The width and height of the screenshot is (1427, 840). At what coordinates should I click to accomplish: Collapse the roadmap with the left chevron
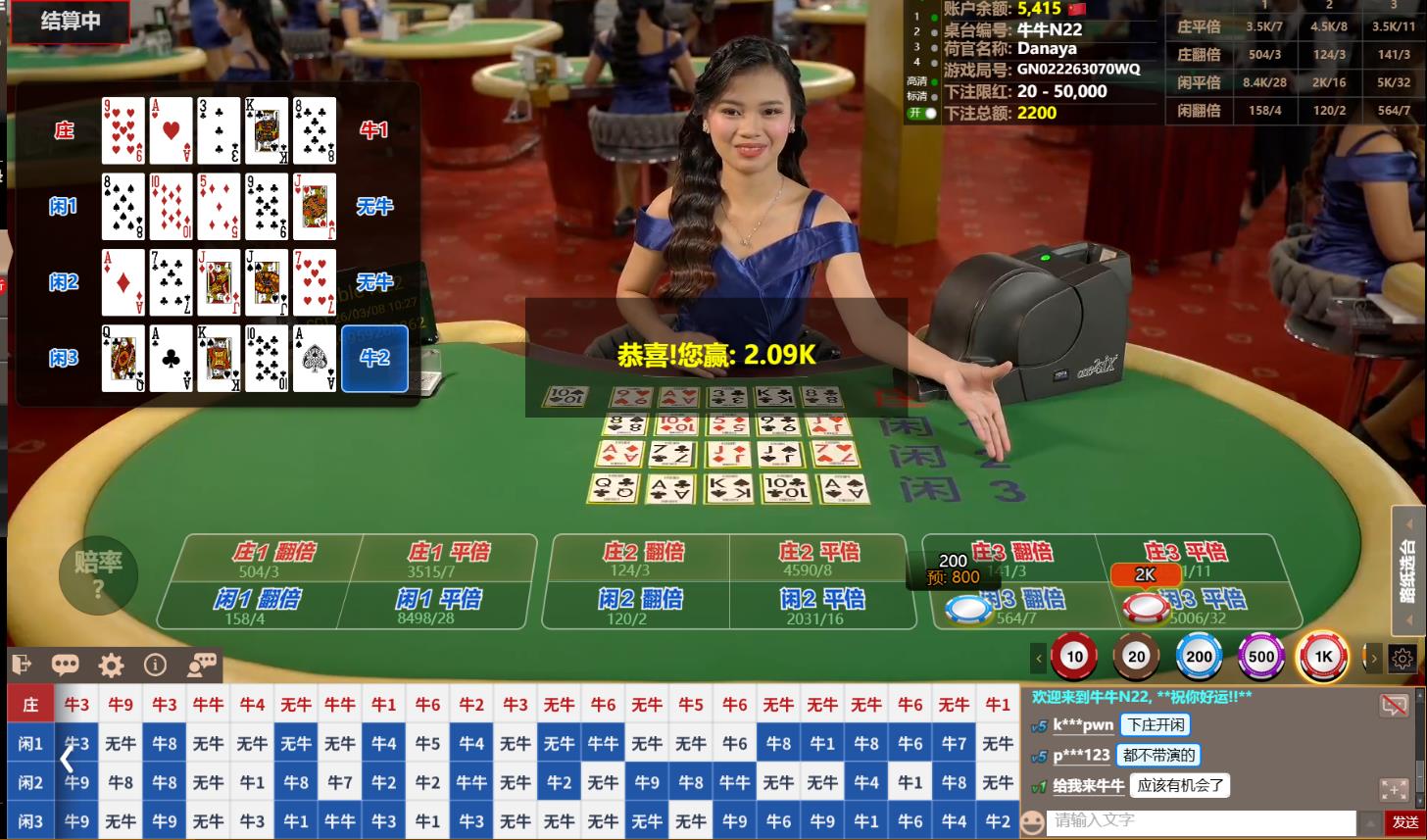67,758
